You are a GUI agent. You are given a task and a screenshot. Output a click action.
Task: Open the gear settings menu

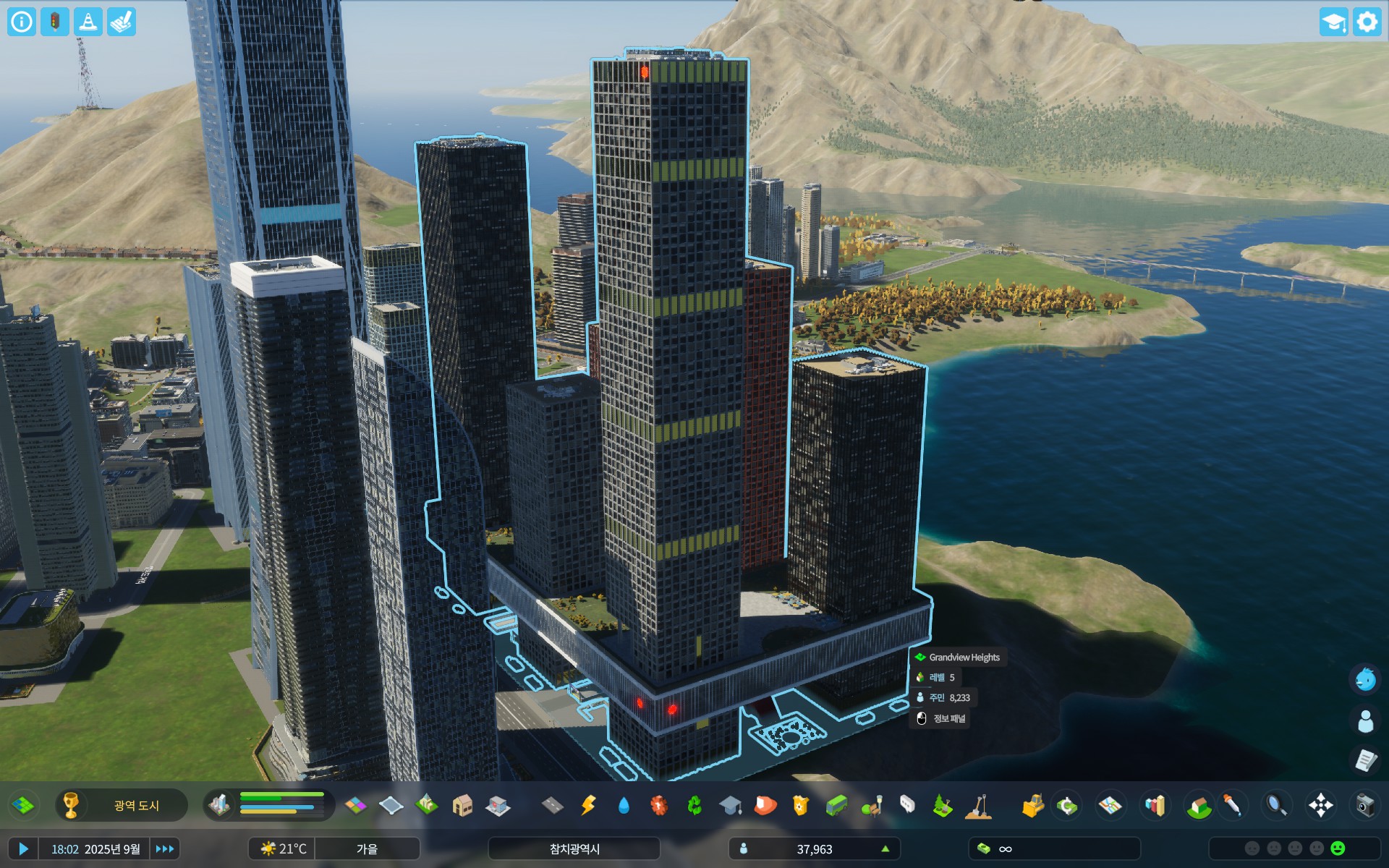coord(1367,22)
